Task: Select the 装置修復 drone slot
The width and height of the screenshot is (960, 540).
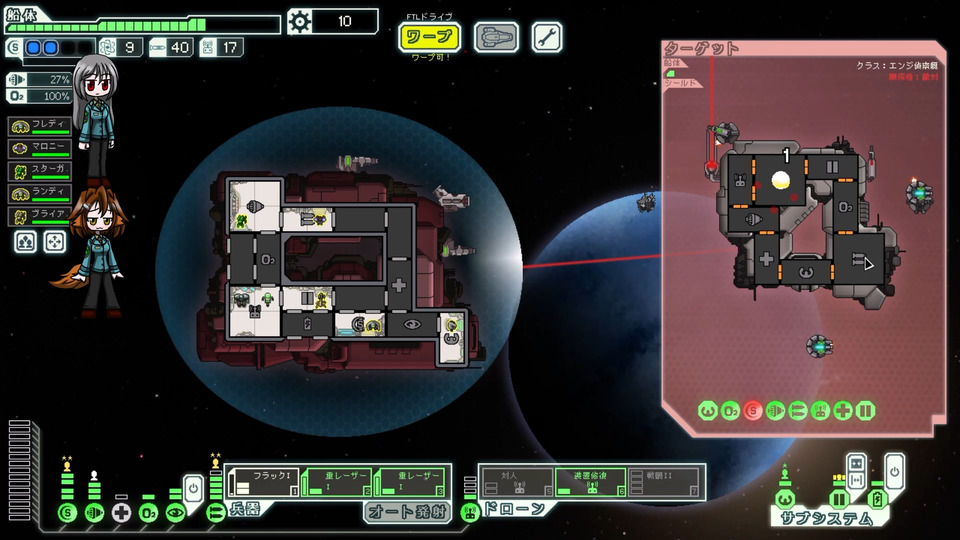Action: (x=591, y=483)
